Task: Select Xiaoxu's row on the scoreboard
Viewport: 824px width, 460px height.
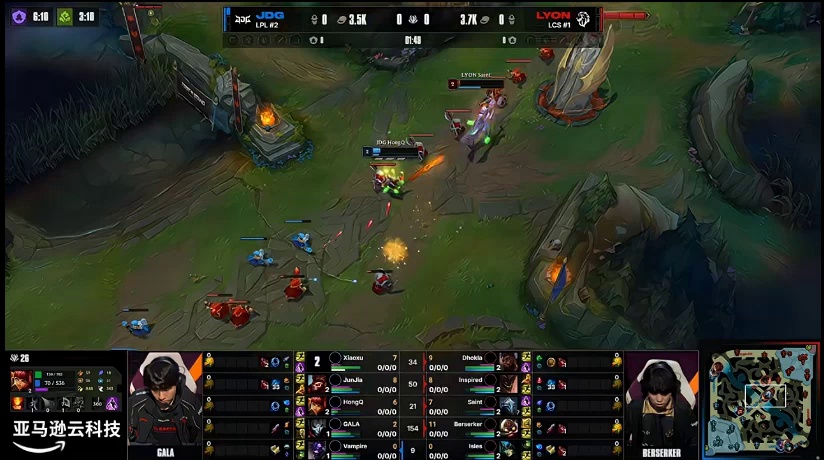Action: tap(350, 360)
